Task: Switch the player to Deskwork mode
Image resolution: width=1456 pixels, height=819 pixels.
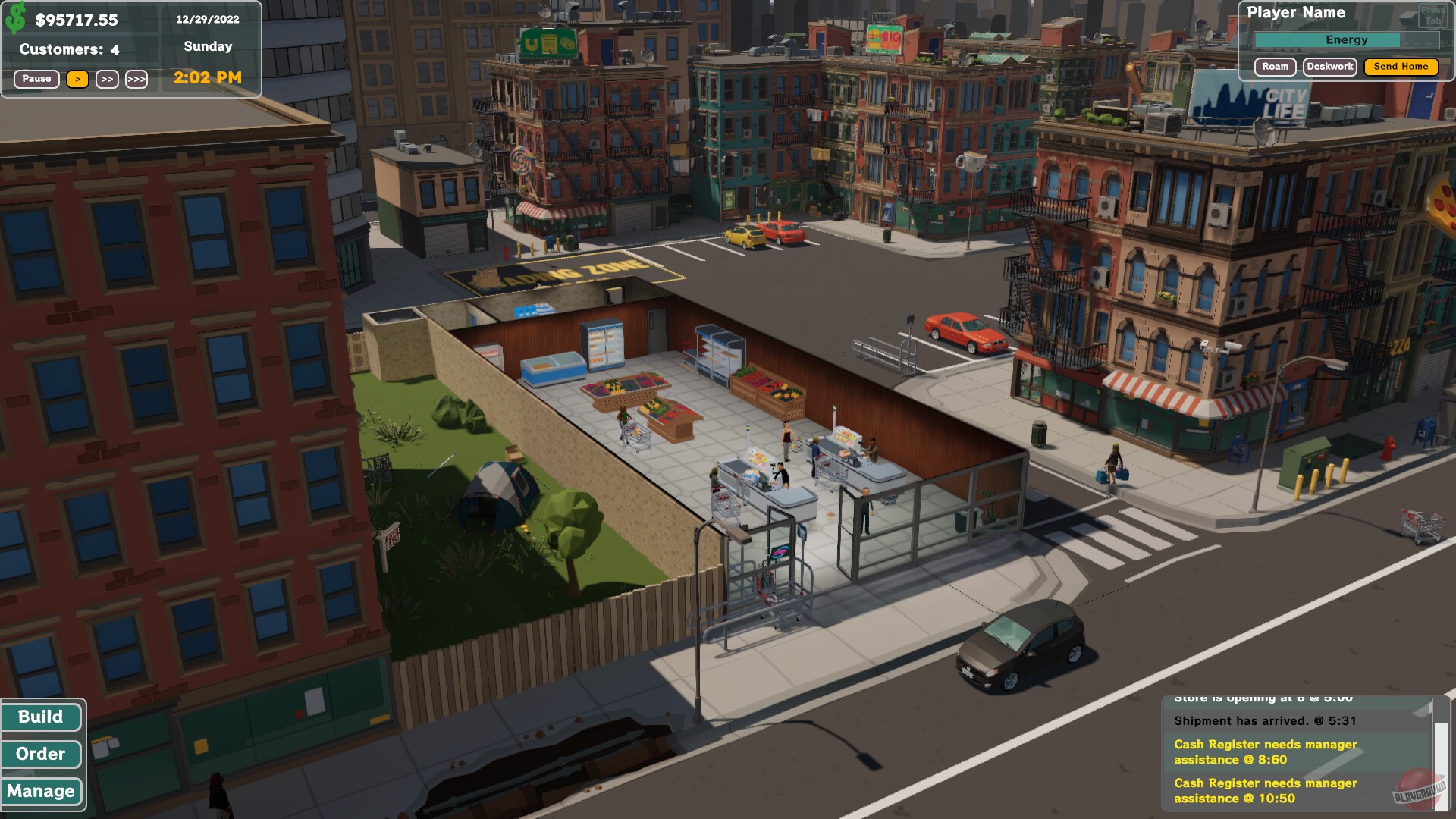Action: click(x=1332, y=67)
